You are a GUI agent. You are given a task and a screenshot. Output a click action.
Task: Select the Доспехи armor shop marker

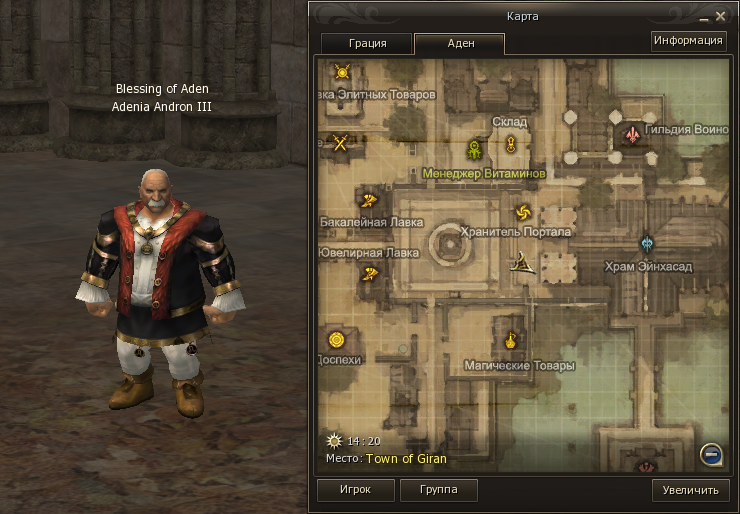tap(336, 340)
